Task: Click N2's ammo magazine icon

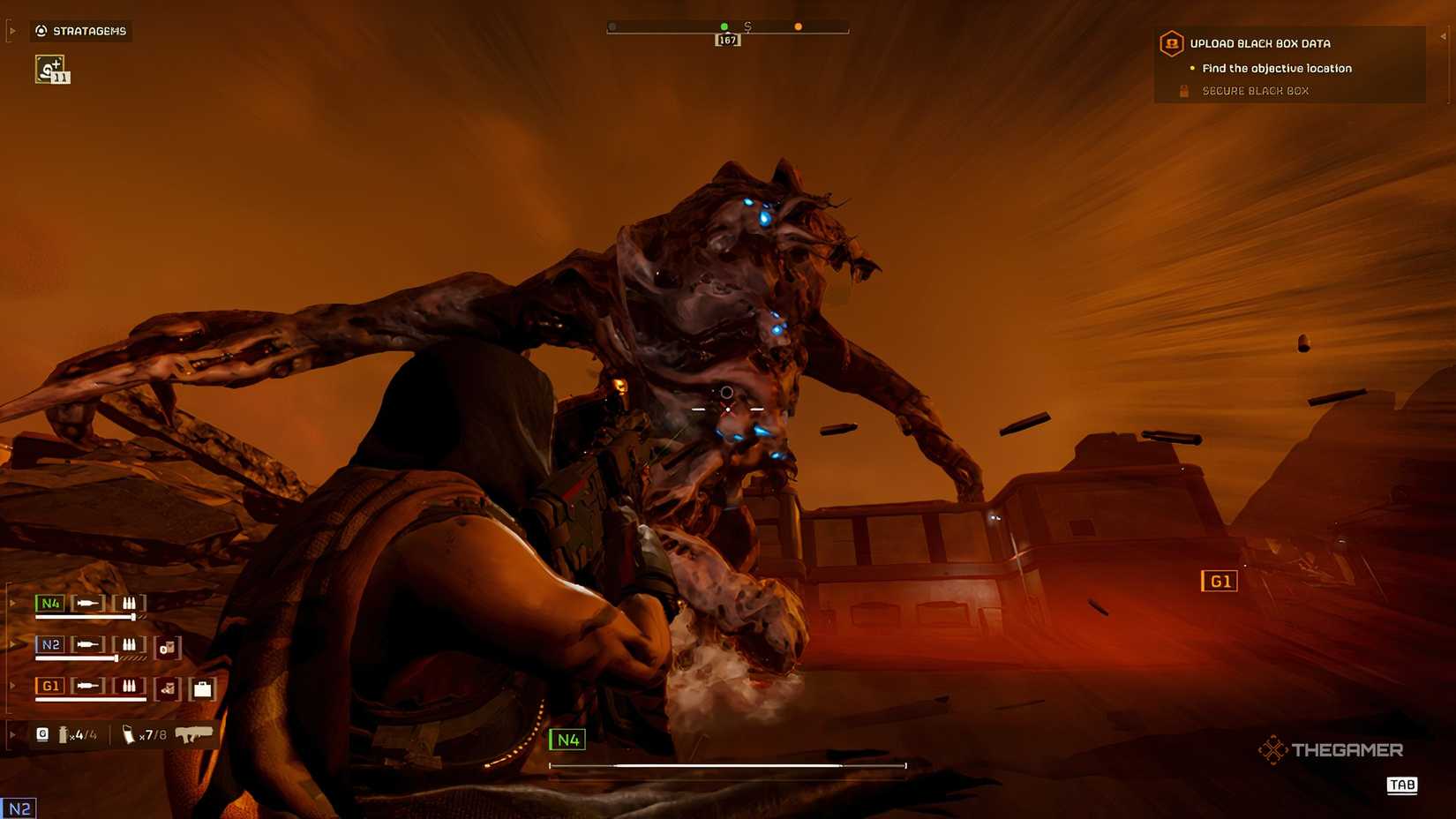Action: [128, 645]
